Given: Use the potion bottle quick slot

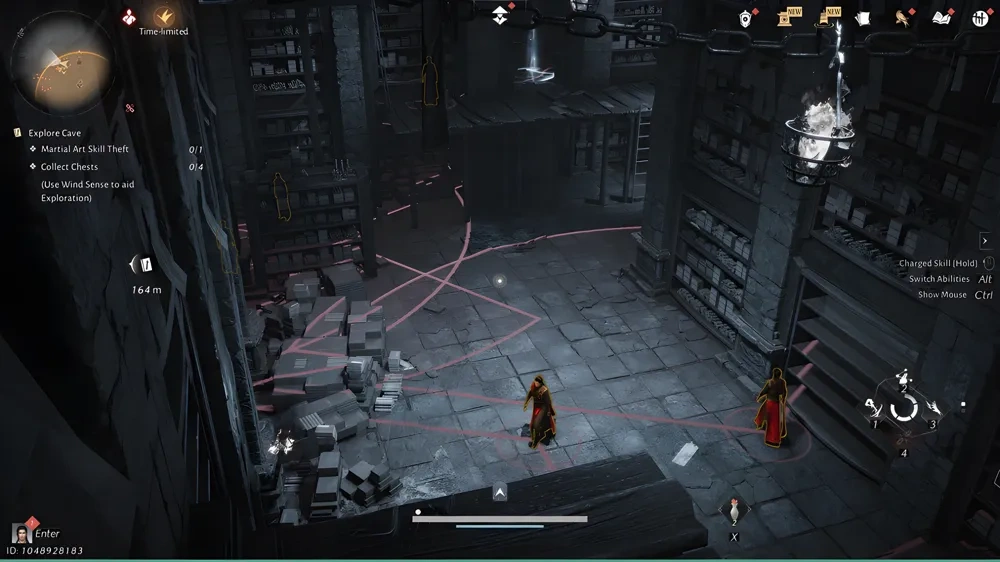Looking at the screenshot, I should (x=734, y=513).
